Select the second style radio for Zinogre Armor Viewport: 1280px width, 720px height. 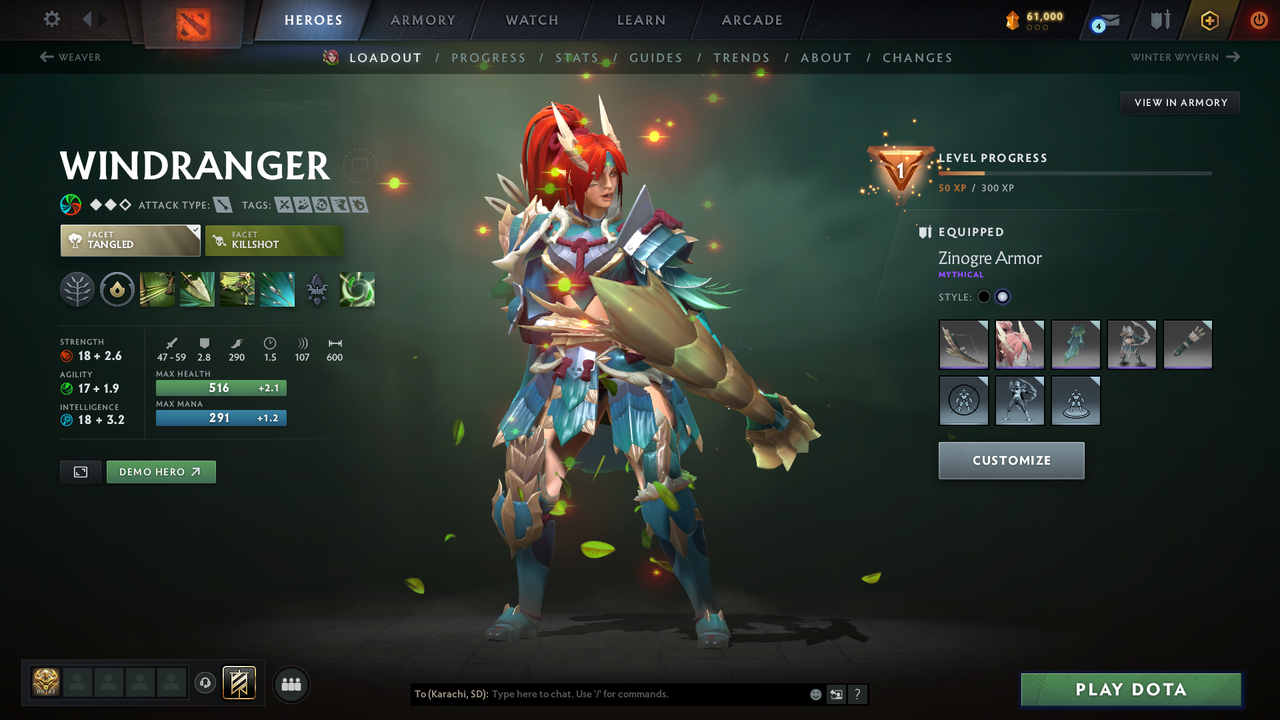[1002, 296]
